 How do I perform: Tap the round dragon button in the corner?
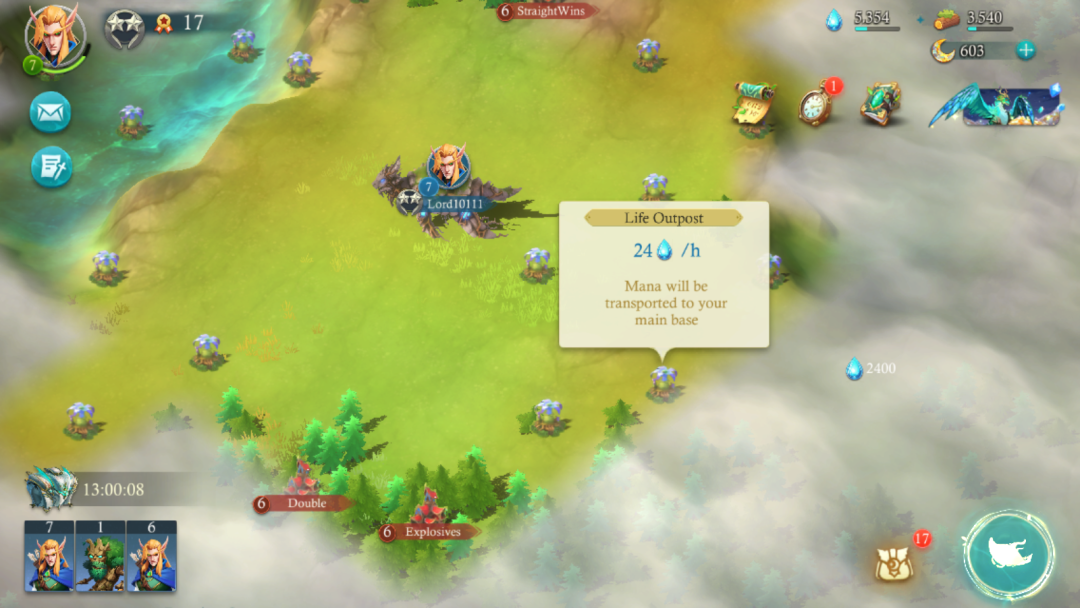[1009, 555]
